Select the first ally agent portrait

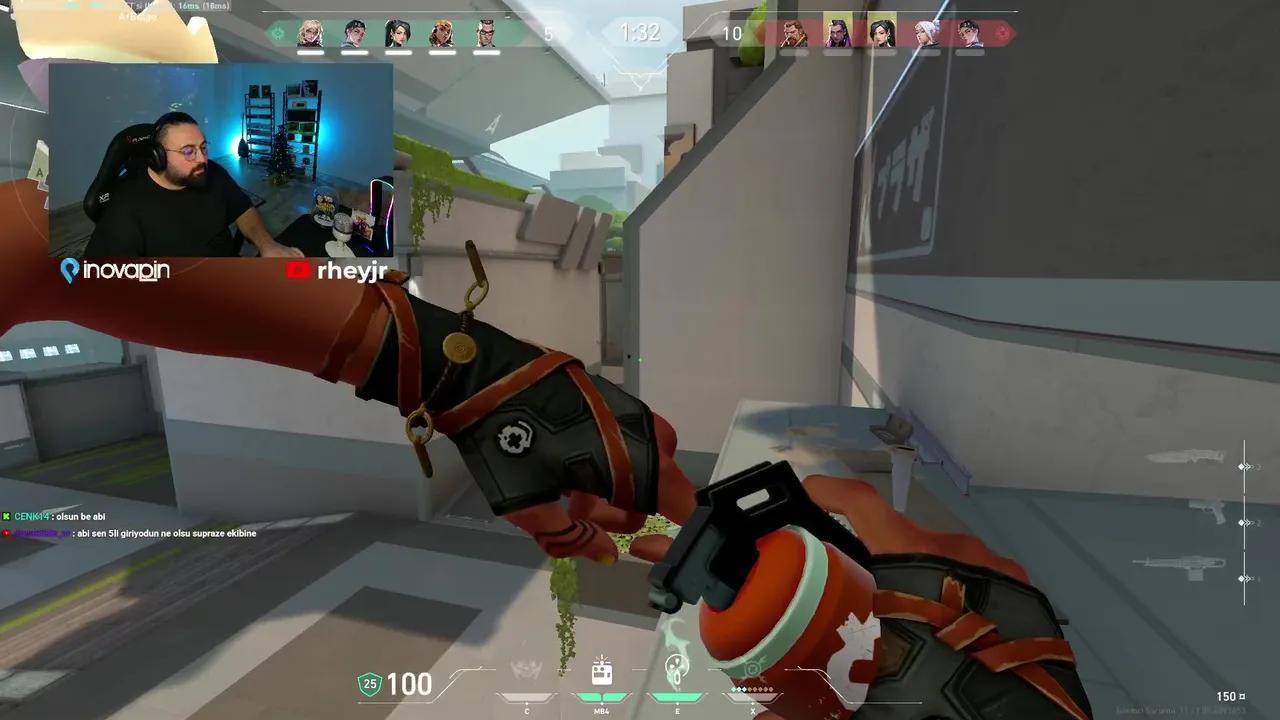[313, 33]
